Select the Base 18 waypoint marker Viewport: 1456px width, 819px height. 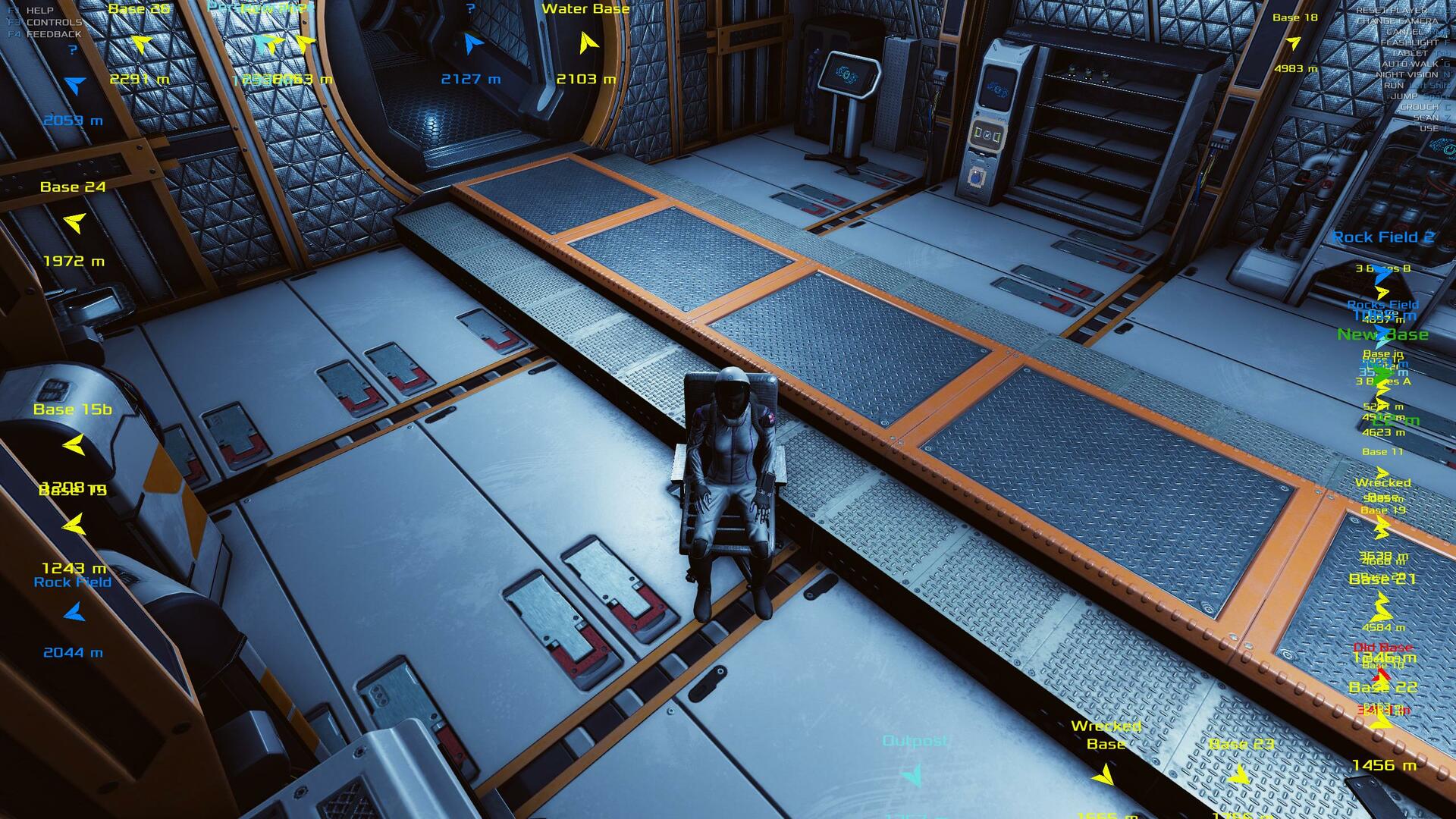pos(1294,43)
